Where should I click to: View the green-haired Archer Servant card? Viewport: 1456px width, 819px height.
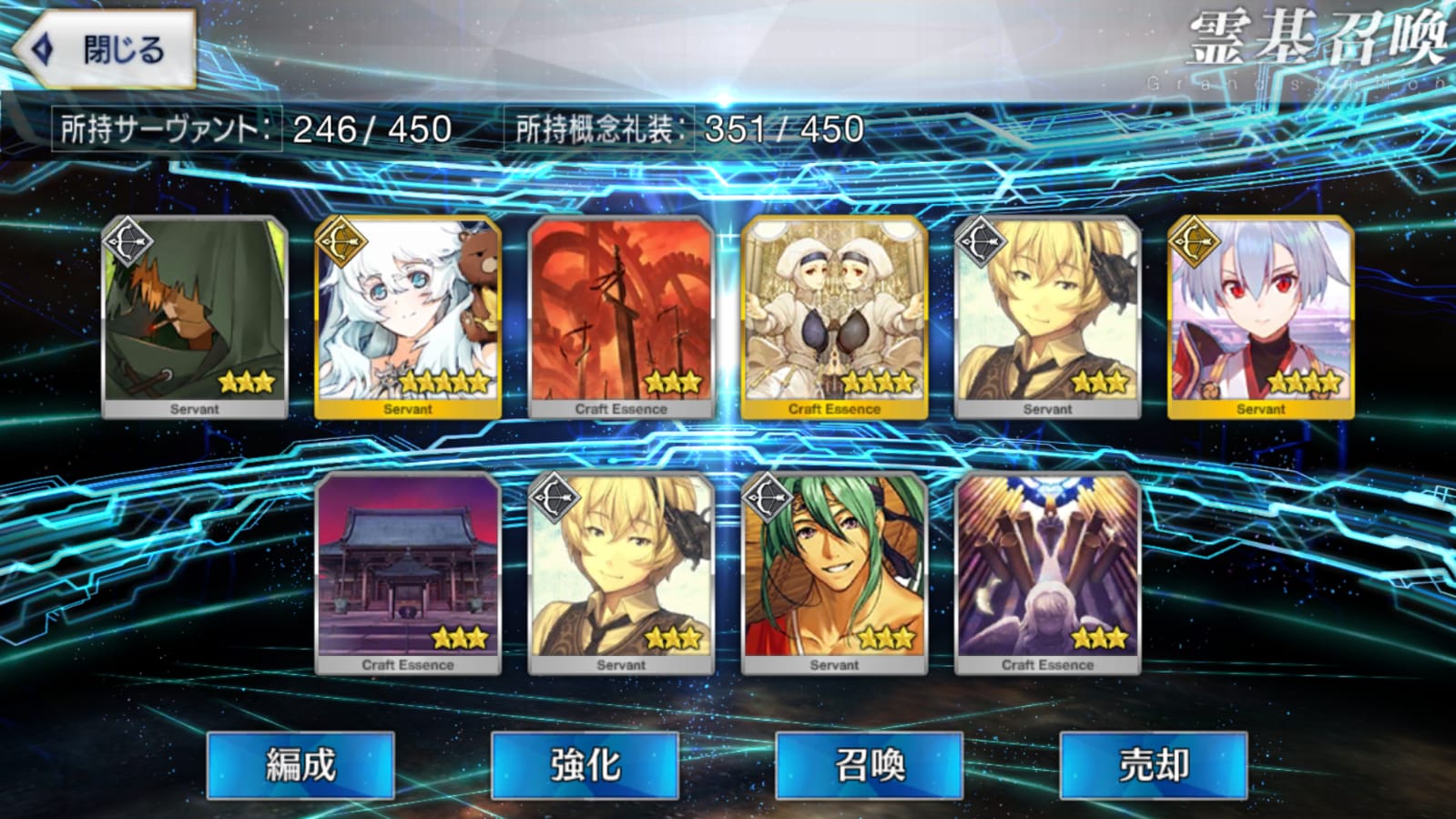tap(834, 572)
